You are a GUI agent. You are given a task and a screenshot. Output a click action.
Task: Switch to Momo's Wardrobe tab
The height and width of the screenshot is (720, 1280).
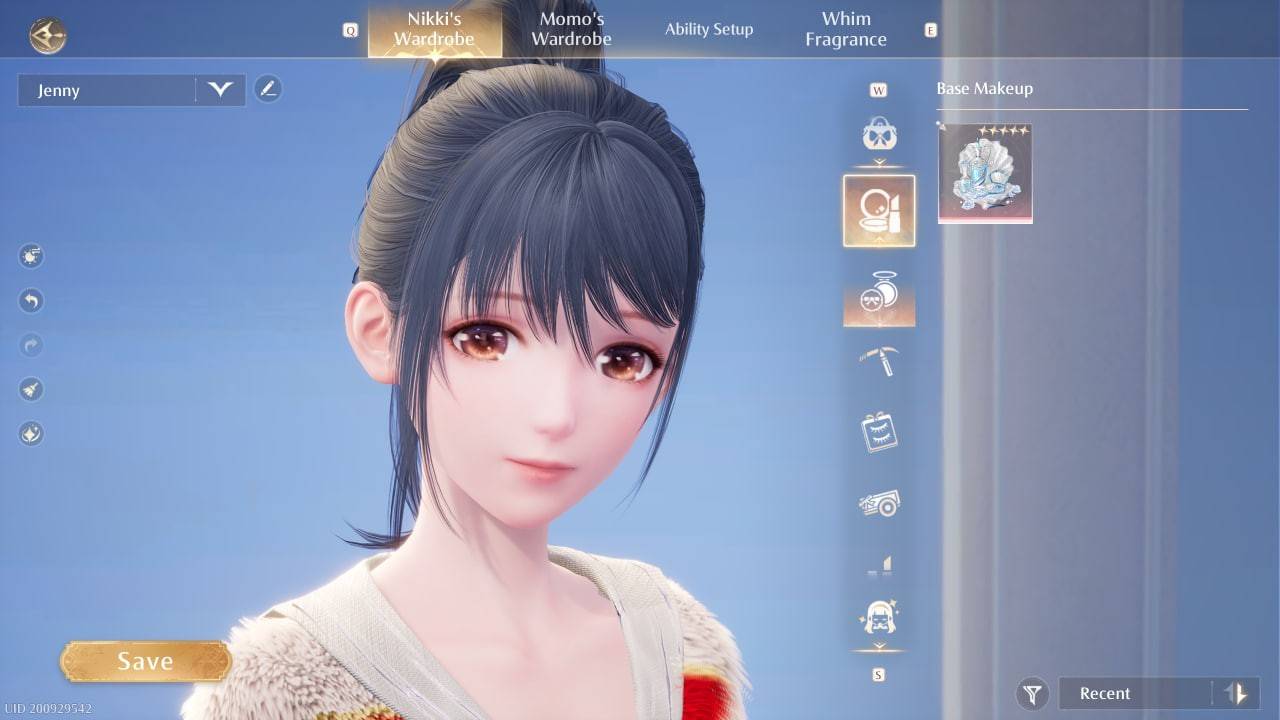[x=570, y=29]
